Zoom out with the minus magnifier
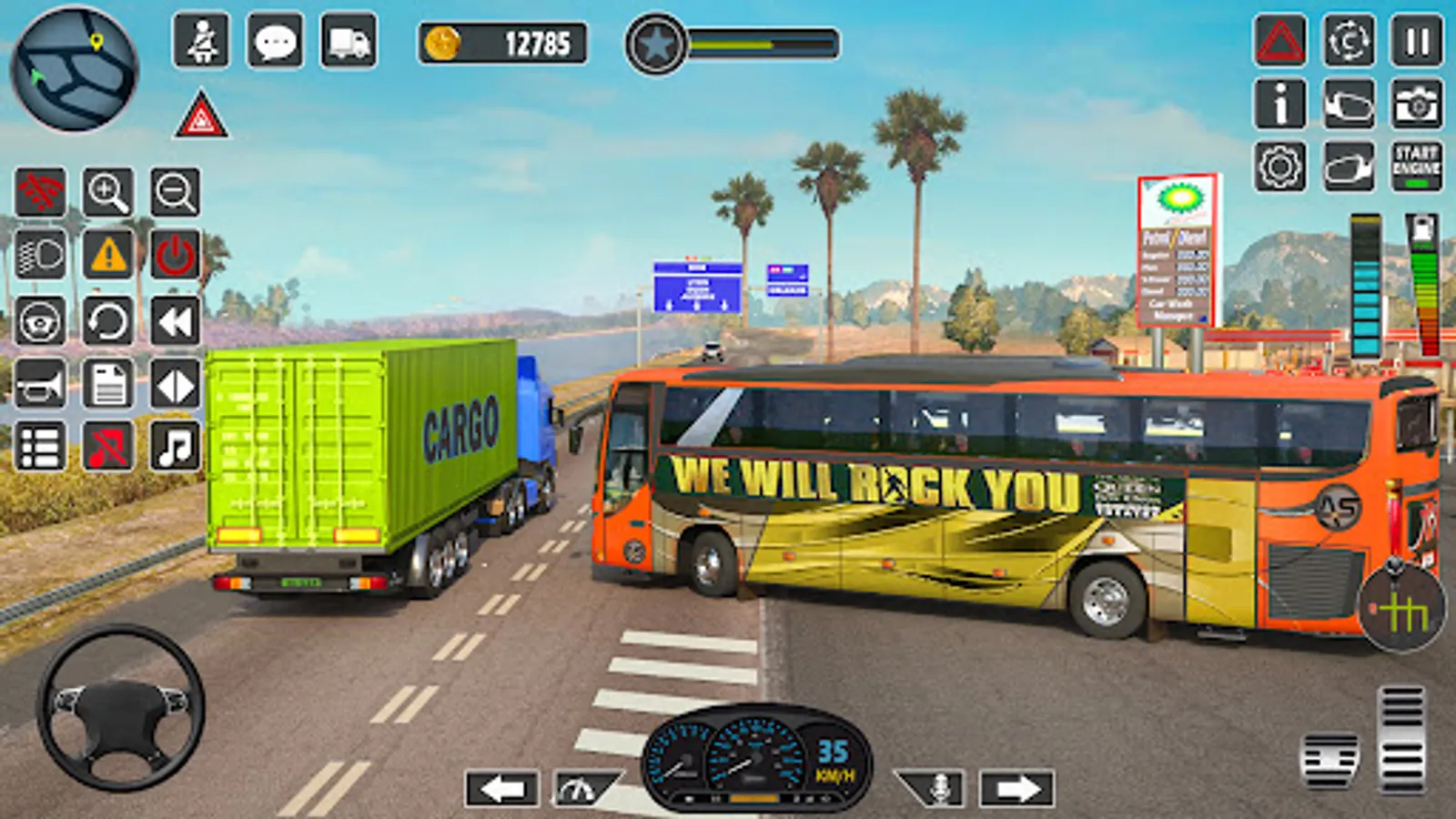 [x=175, y=192]
